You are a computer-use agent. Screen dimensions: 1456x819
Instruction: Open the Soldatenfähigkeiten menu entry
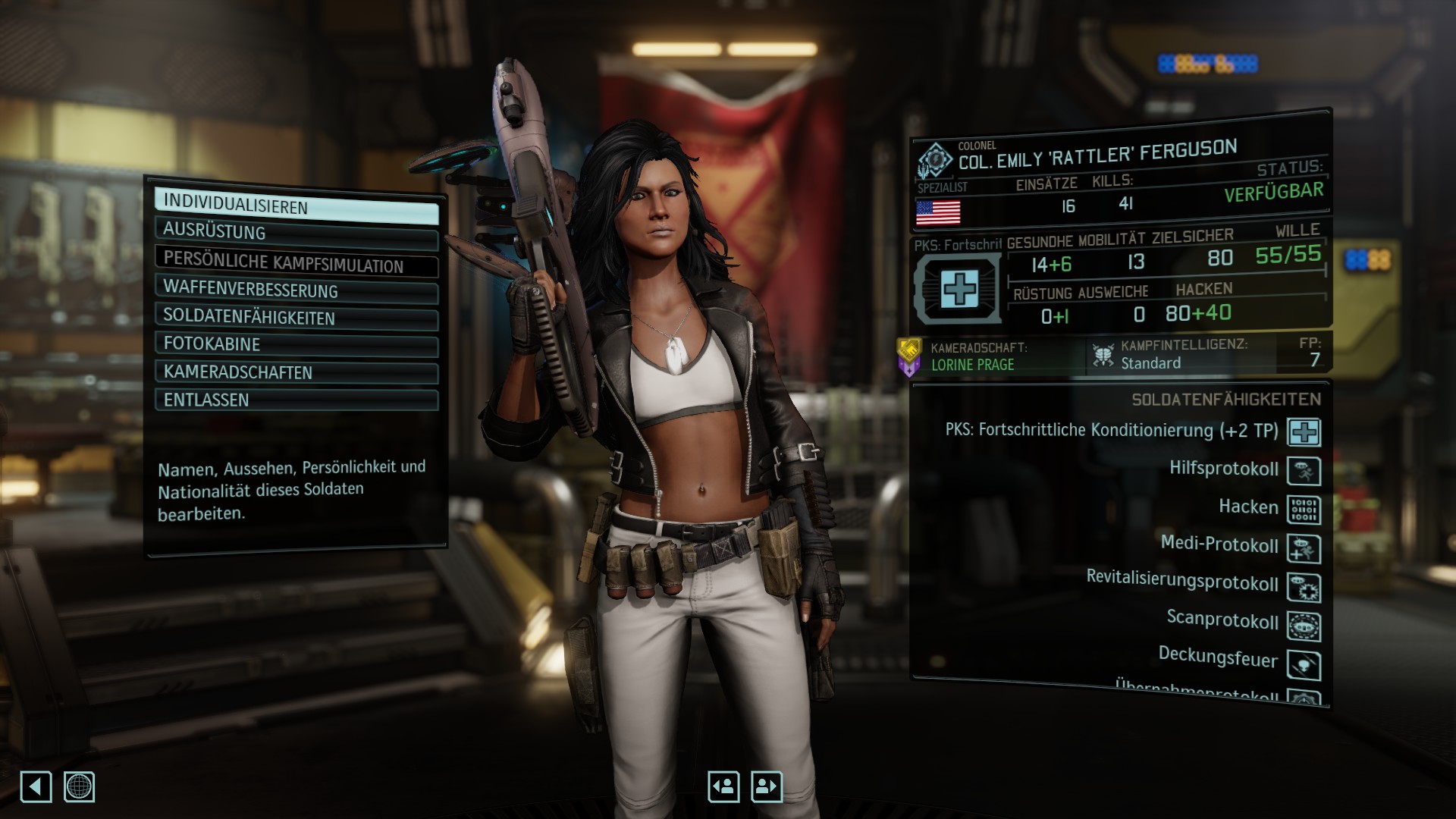pos(296,318)
